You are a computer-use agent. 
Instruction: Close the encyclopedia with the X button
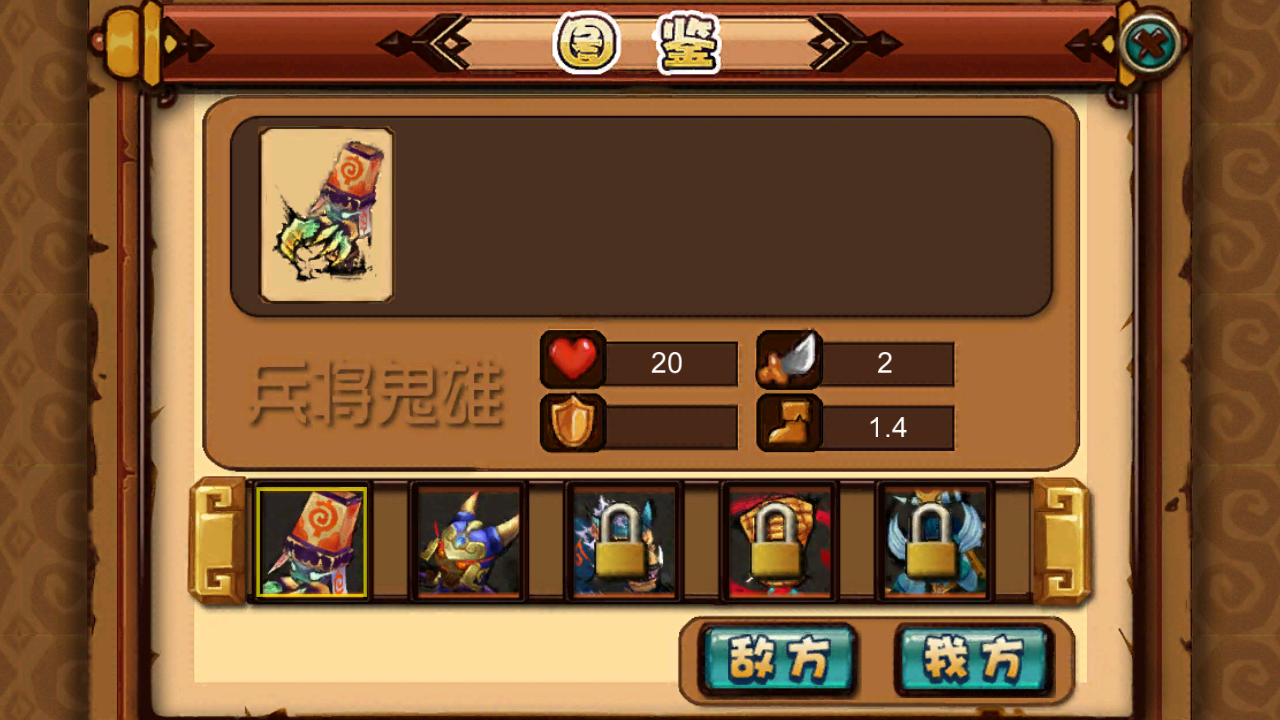coord(1149,45)
